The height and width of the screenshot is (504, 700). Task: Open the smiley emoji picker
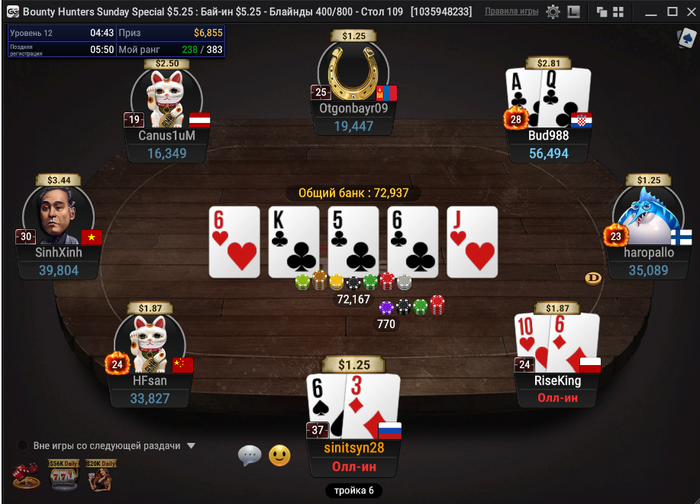(x=279, y=456)
